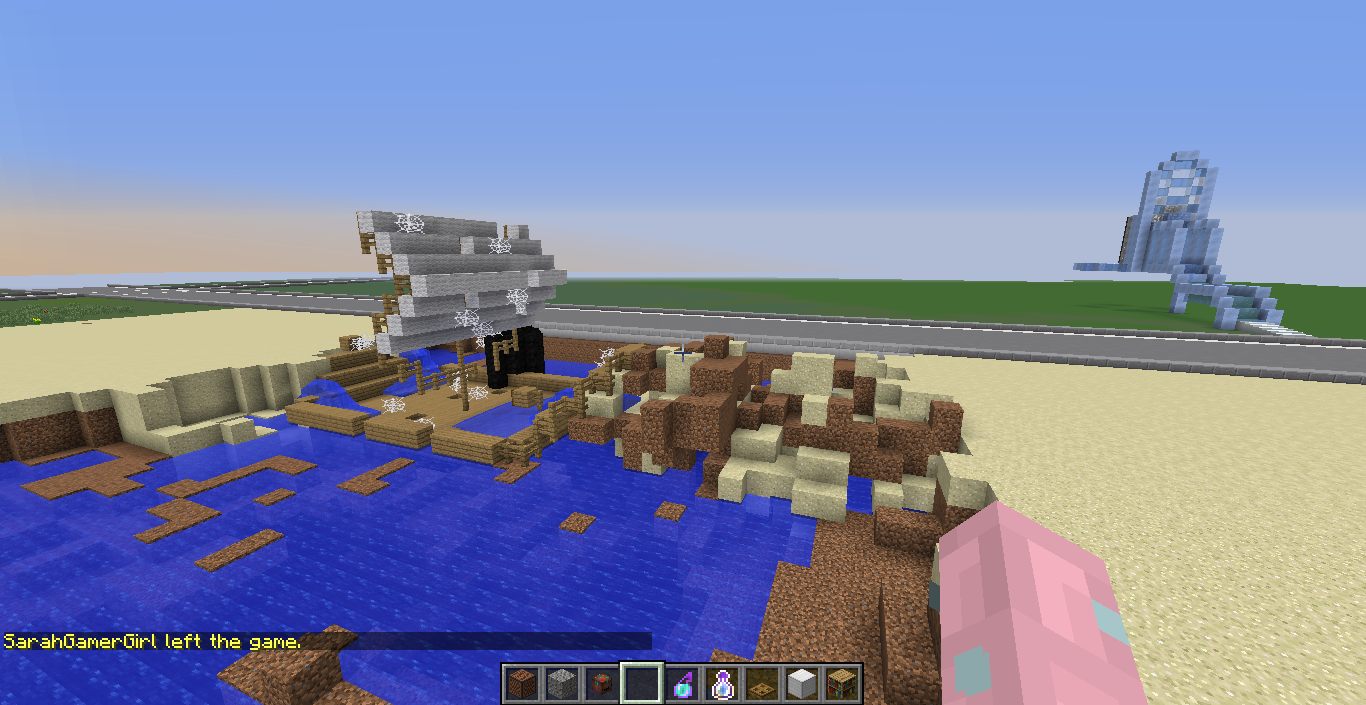Select the flat wooden plate slot
The image size is (1366, 705).
tap(761, 684)
